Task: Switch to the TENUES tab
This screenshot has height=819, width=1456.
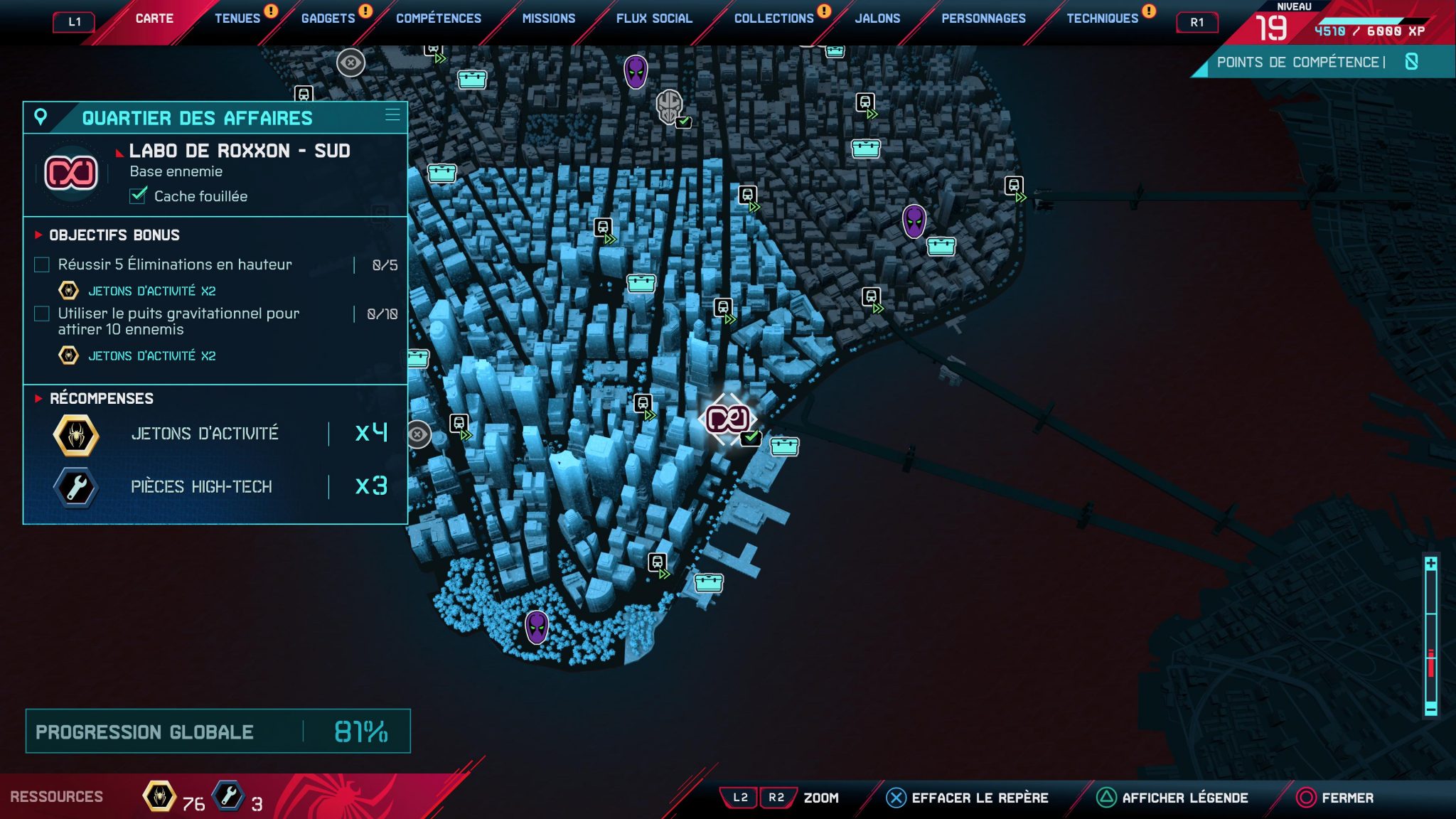Action: point(237,18)
